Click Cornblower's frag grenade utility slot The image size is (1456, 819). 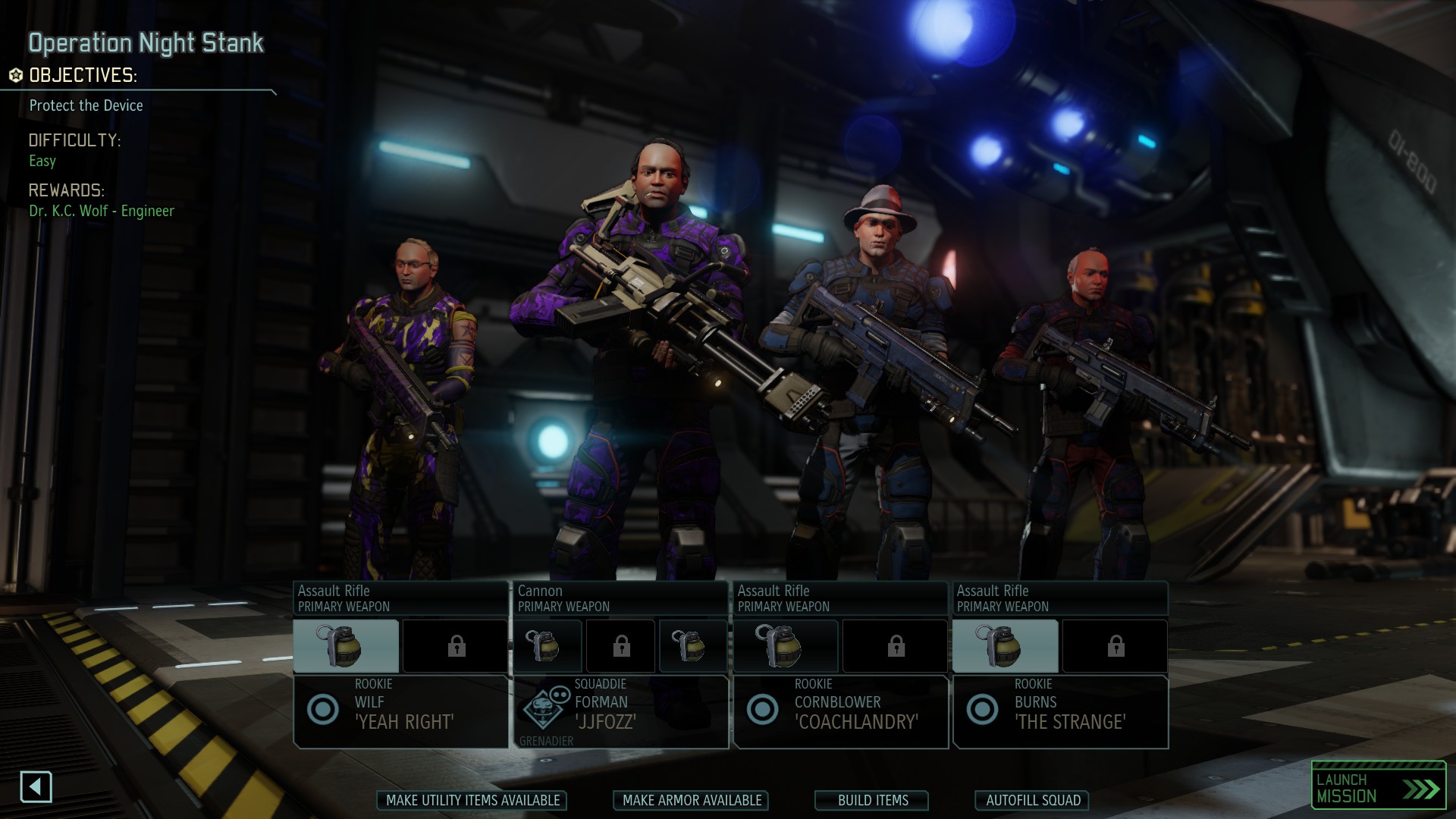786,646
